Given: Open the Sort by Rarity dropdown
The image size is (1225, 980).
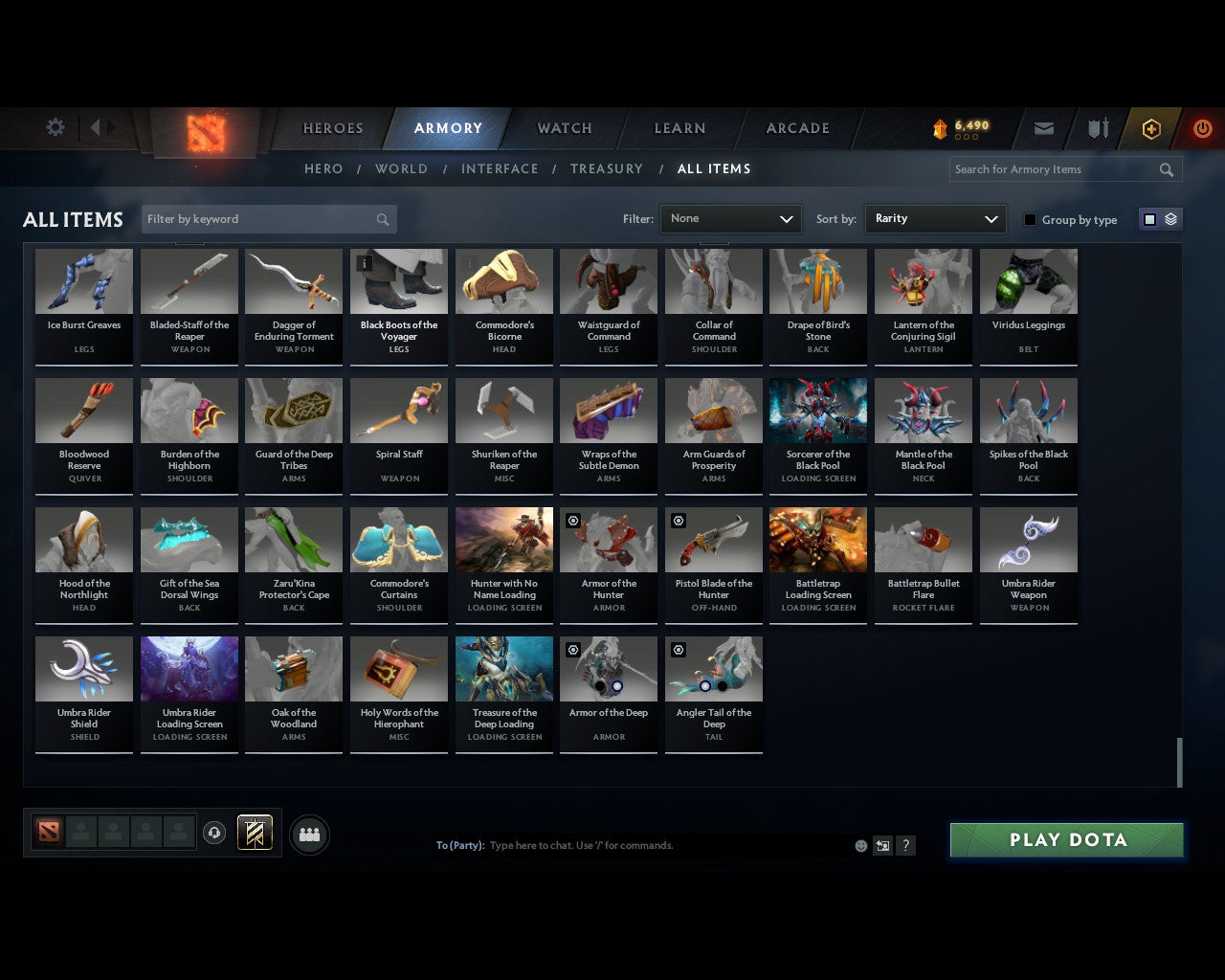Looking at the screenshot, I should (935, 218).
